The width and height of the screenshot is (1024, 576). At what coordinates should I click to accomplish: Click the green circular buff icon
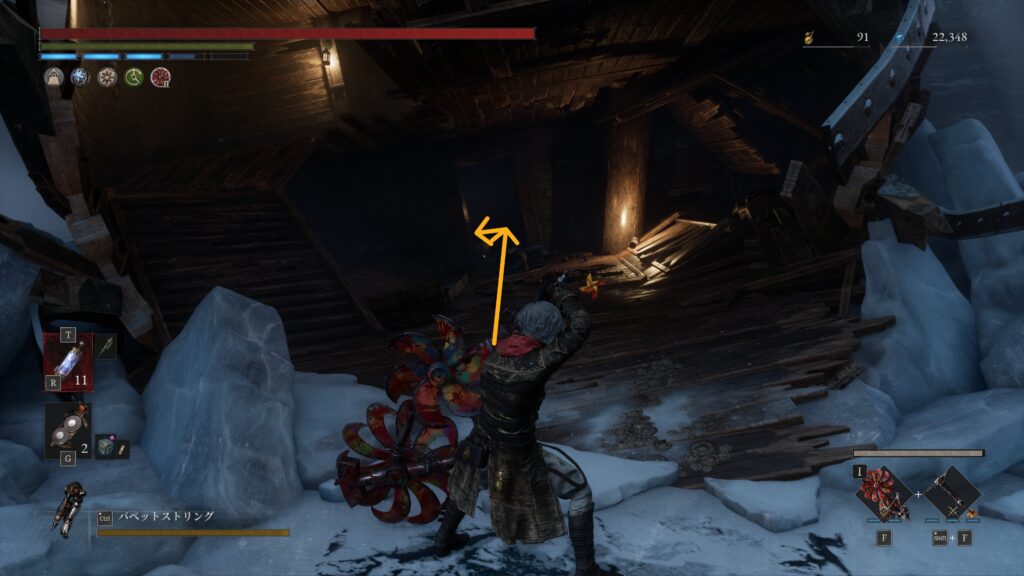pyautogui.click(x=133, y=77)
